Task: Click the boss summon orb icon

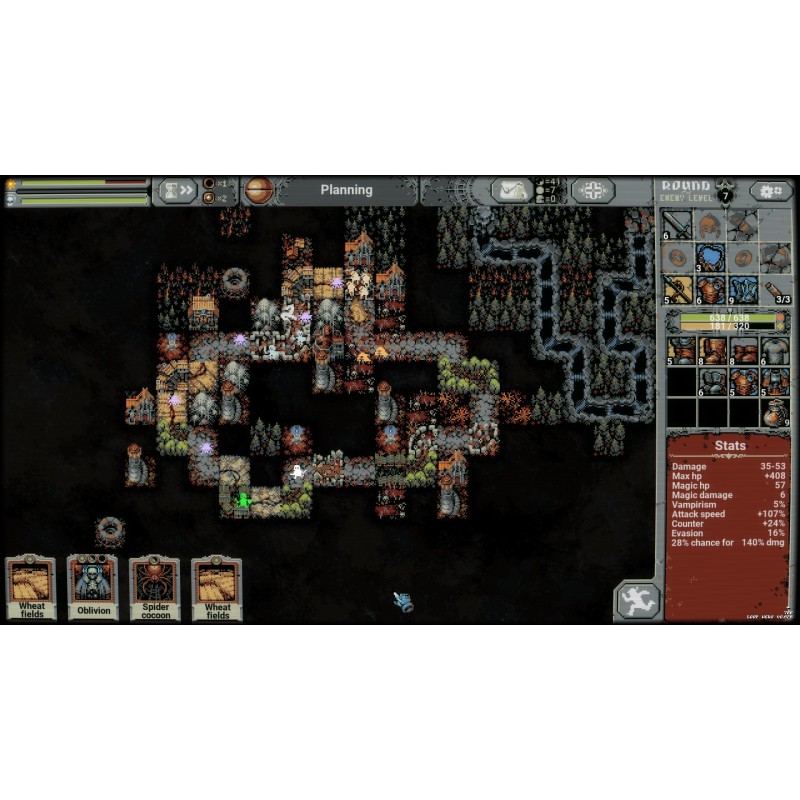Action: pyautogui.click(x=259, y=190)
